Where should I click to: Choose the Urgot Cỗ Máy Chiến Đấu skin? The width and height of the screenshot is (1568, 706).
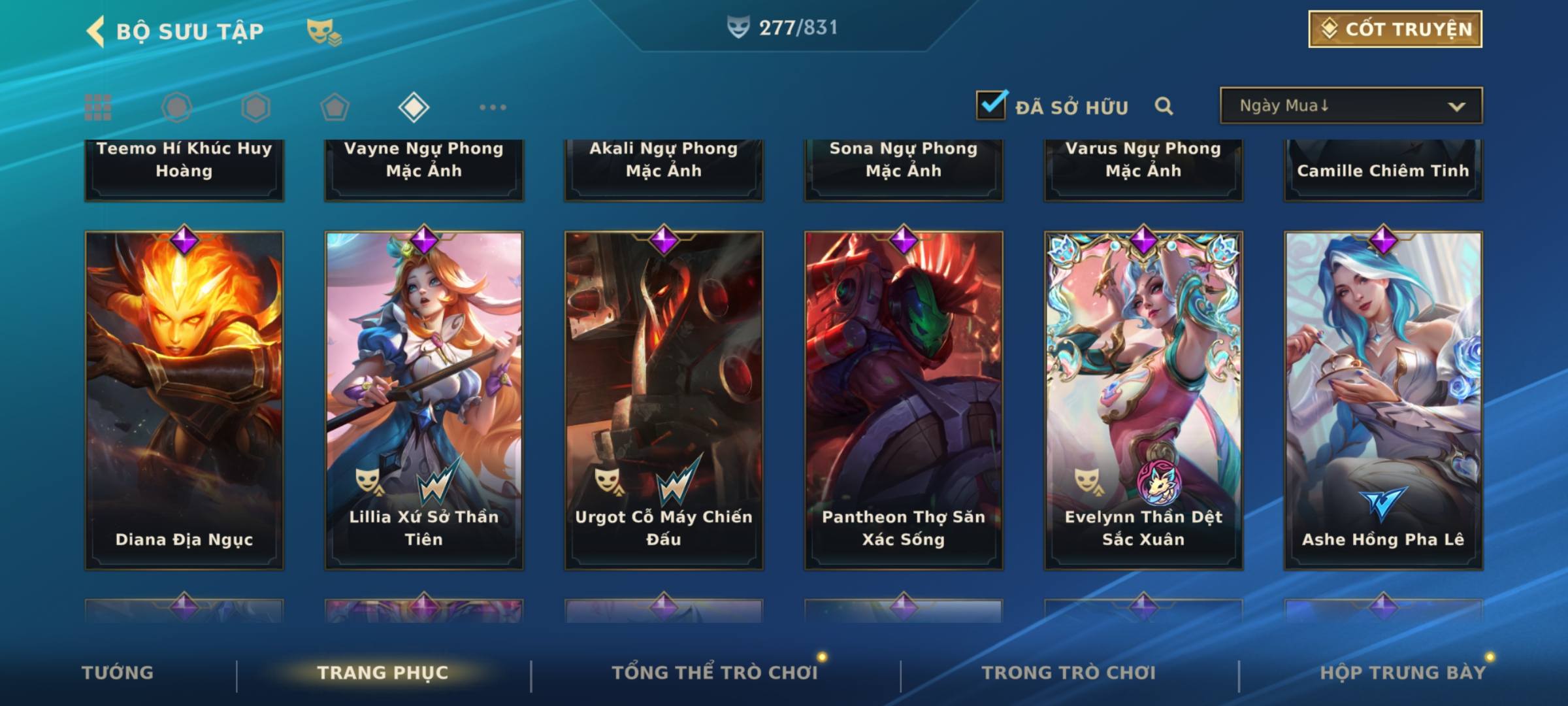[x=664, y=400]
